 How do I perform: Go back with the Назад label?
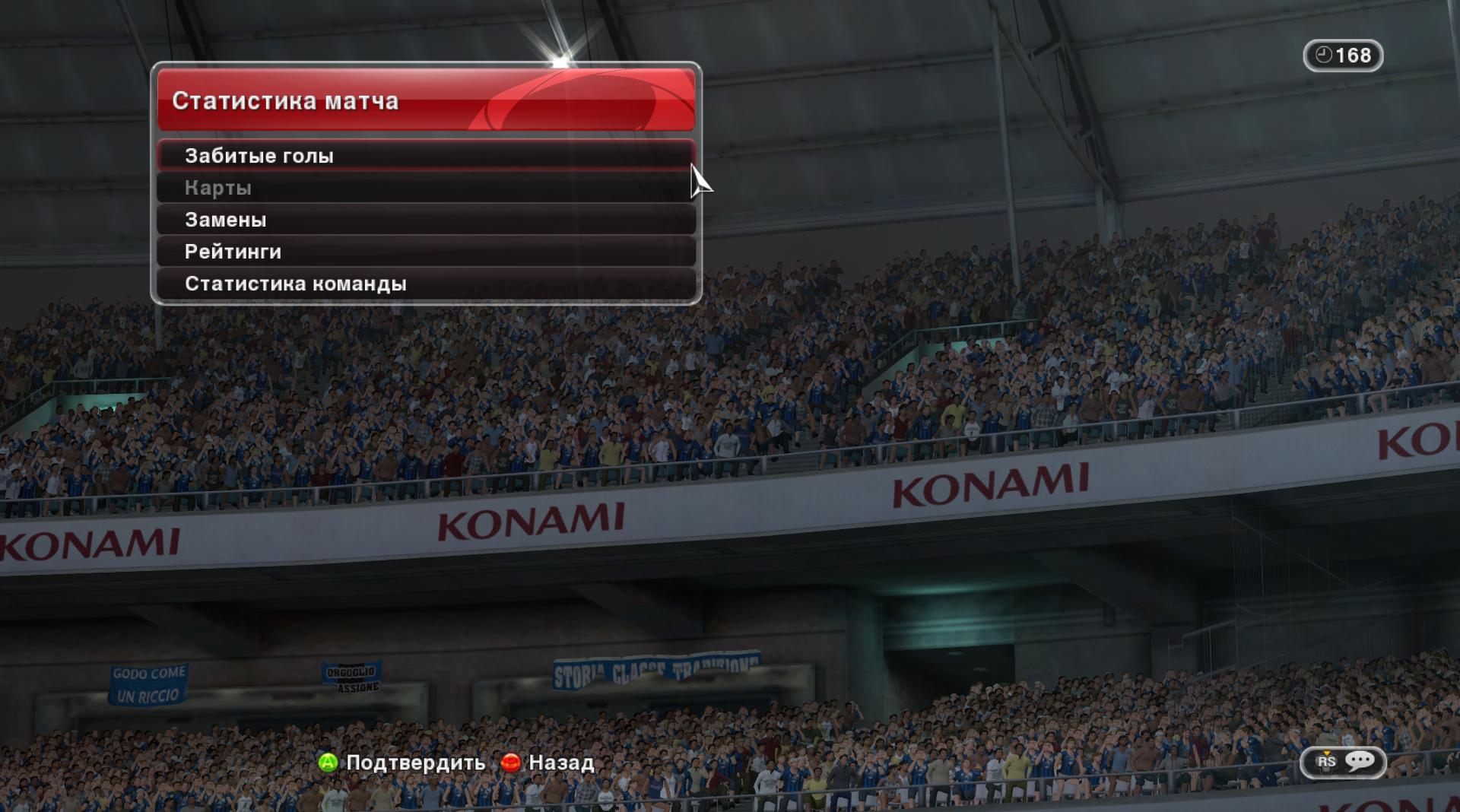click(560, 763)
